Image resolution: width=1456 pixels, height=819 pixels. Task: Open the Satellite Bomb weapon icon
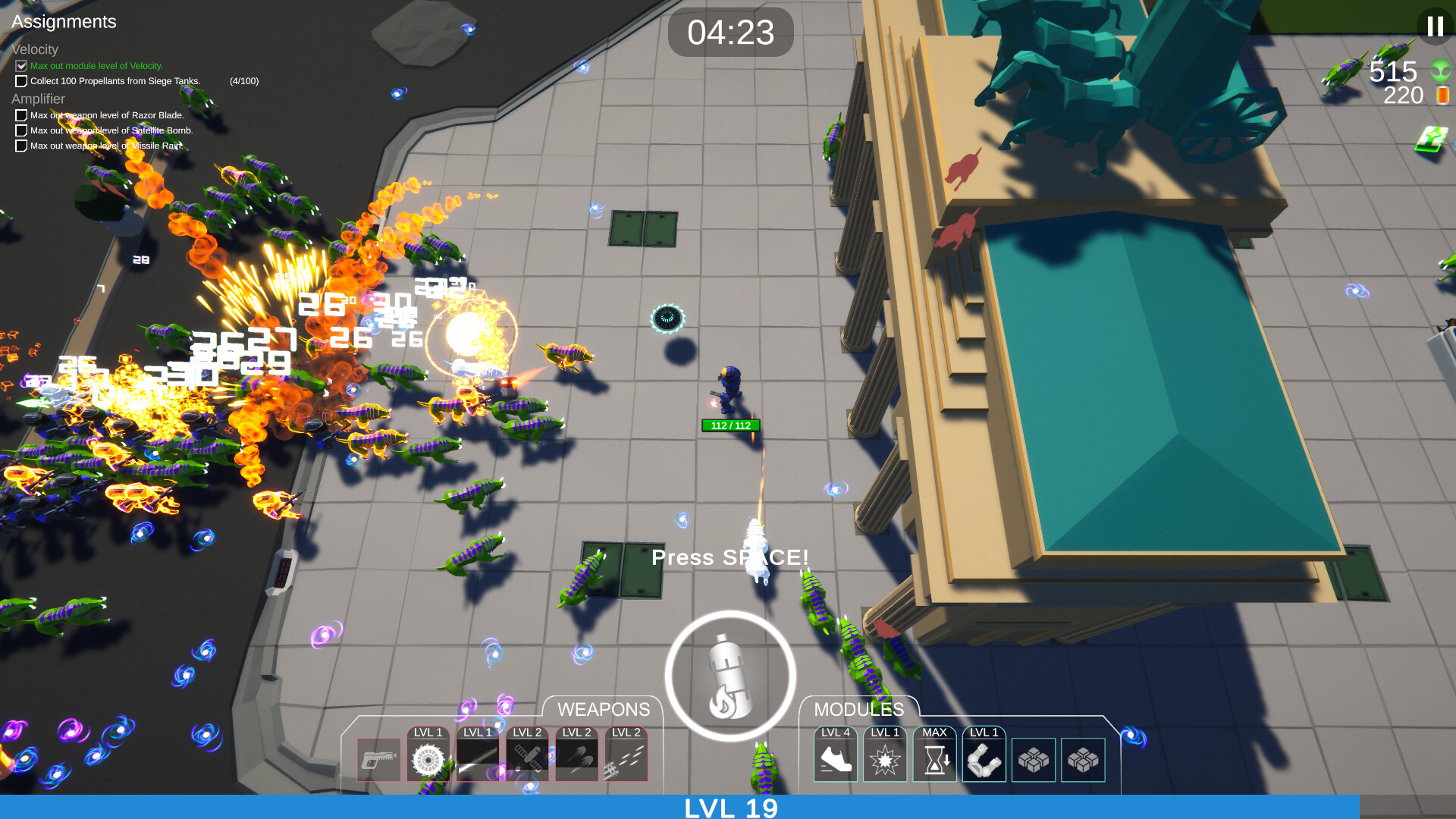(x=527, y=759)
